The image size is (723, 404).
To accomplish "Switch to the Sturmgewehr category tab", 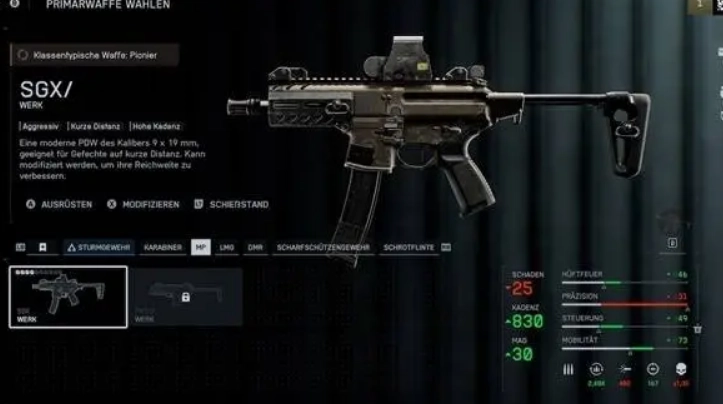I will 98,246.
